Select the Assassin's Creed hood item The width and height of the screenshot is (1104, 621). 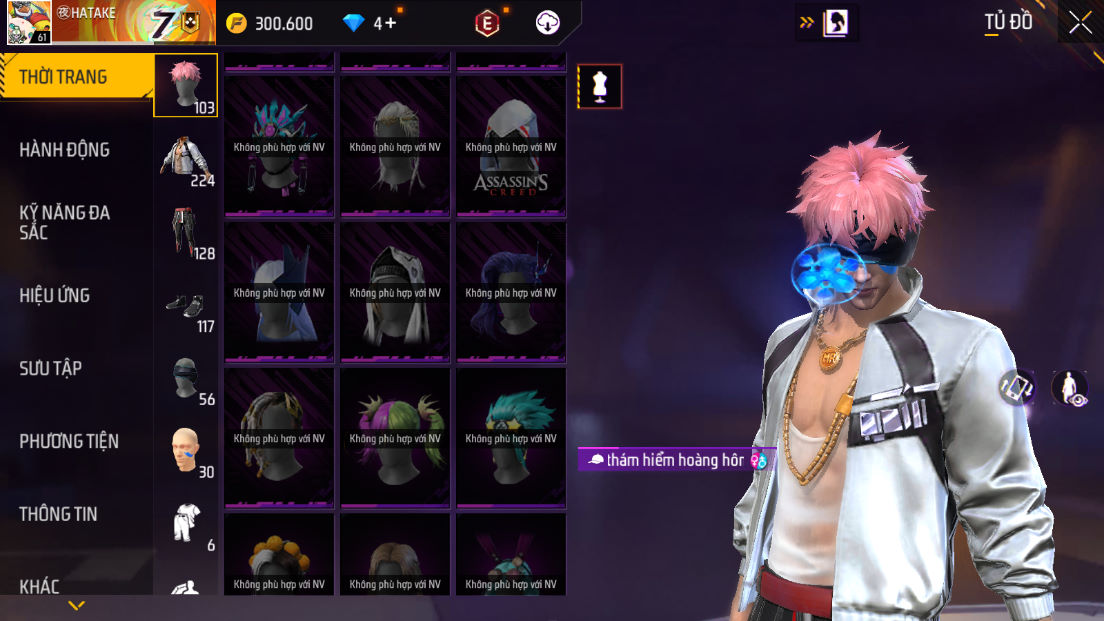coord(511,147)
